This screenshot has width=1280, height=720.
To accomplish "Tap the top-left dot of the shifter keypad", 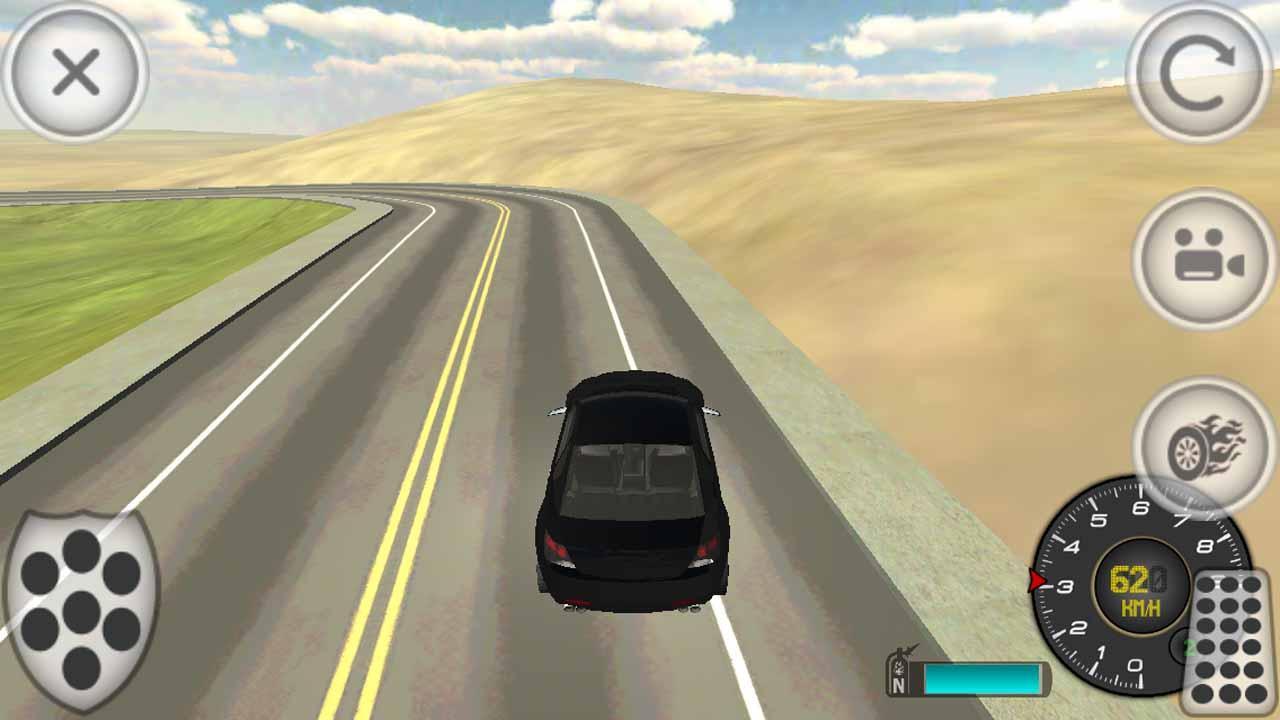I will click(1207, 583).
